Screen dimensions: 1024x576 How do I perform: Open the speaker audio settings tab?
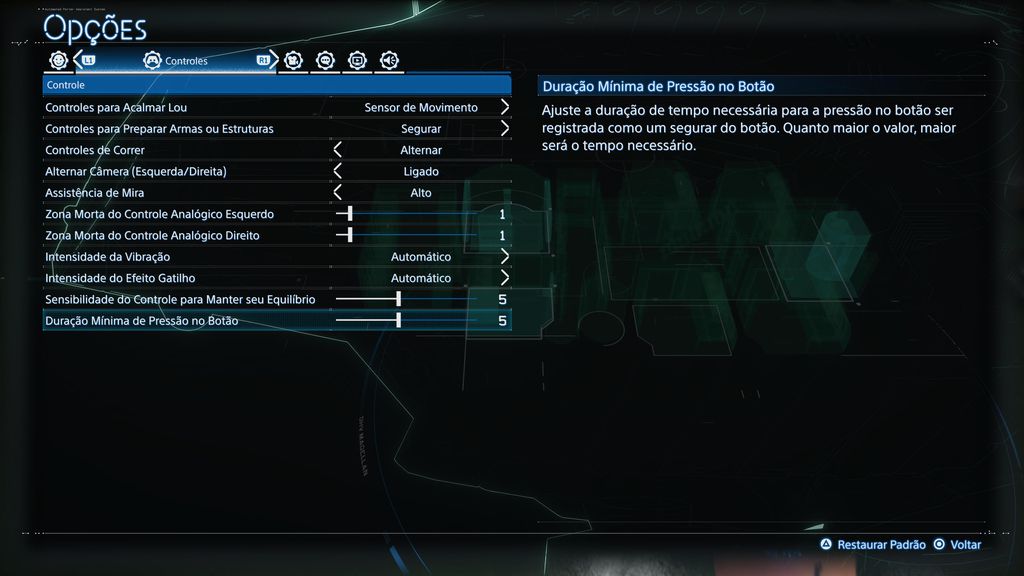click(389, 60)
